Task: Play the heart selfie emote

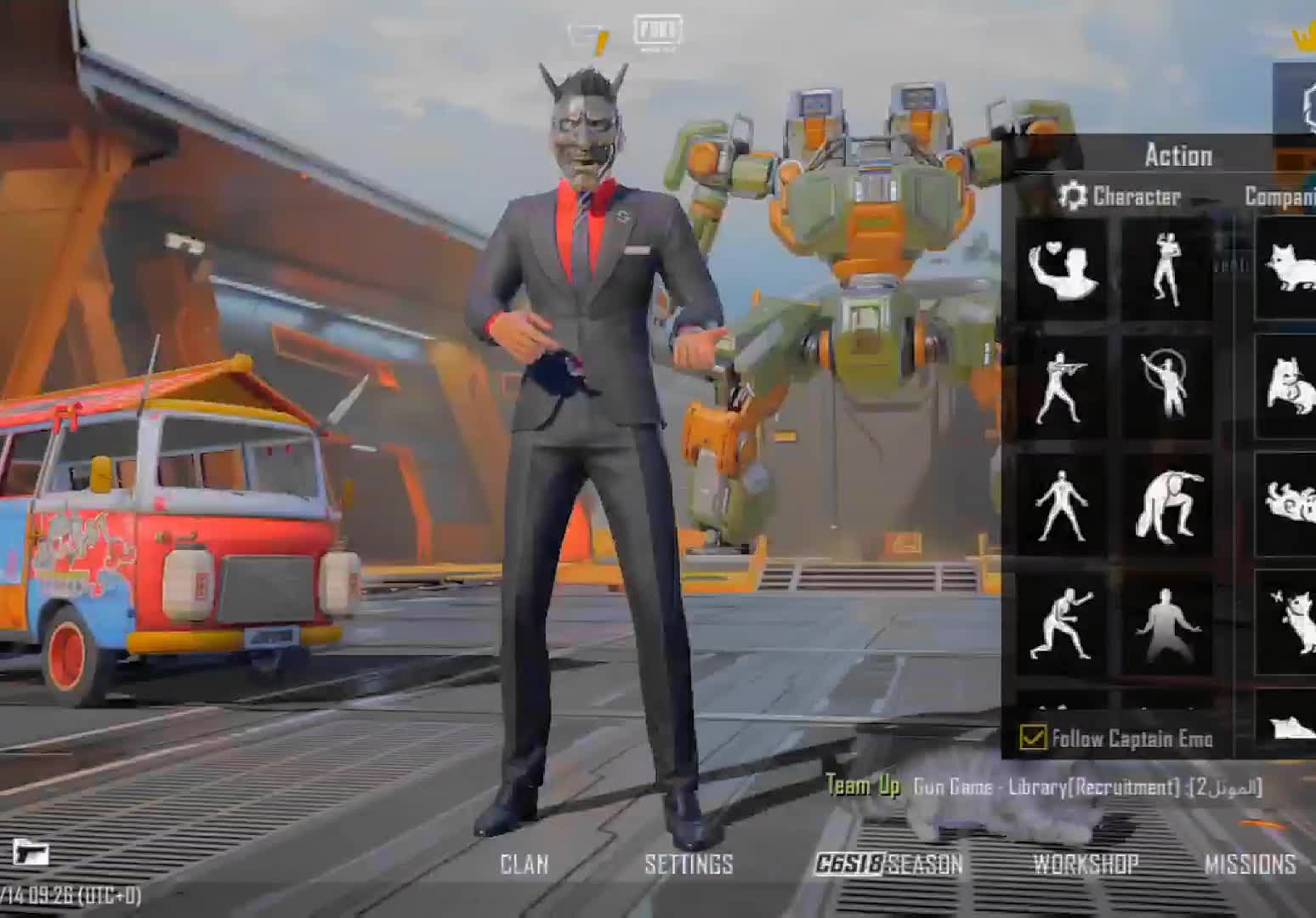Action: click(1062, 269)
